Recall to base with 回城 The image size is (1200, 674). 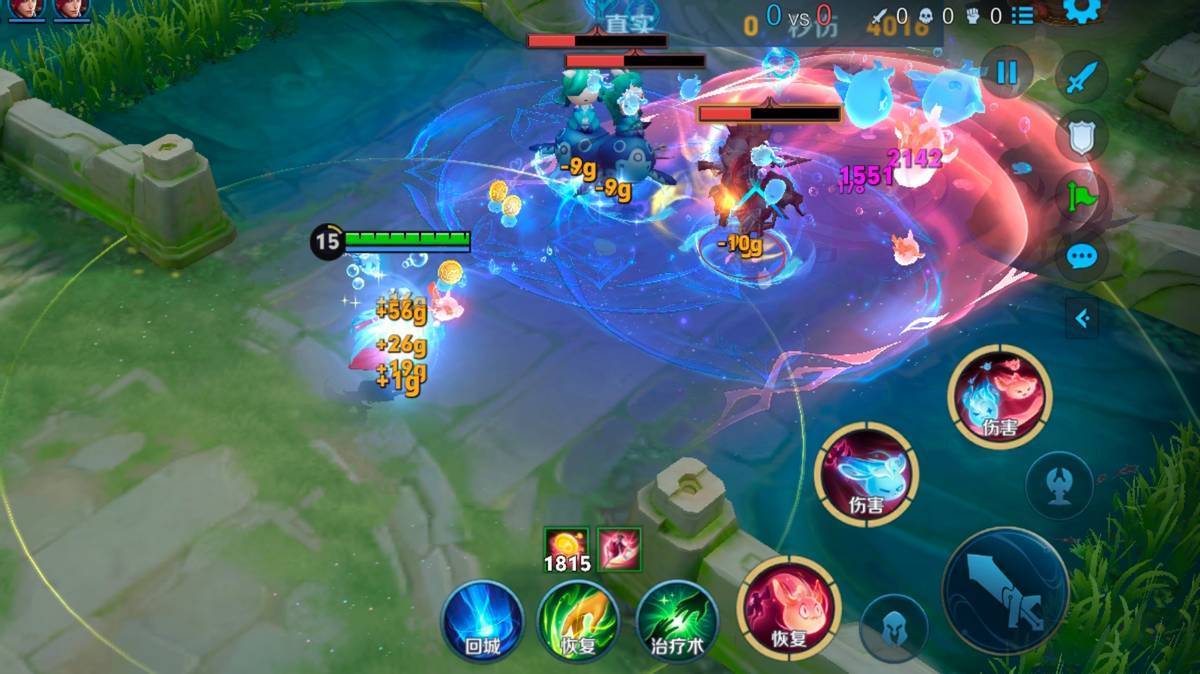coord(483,620)
